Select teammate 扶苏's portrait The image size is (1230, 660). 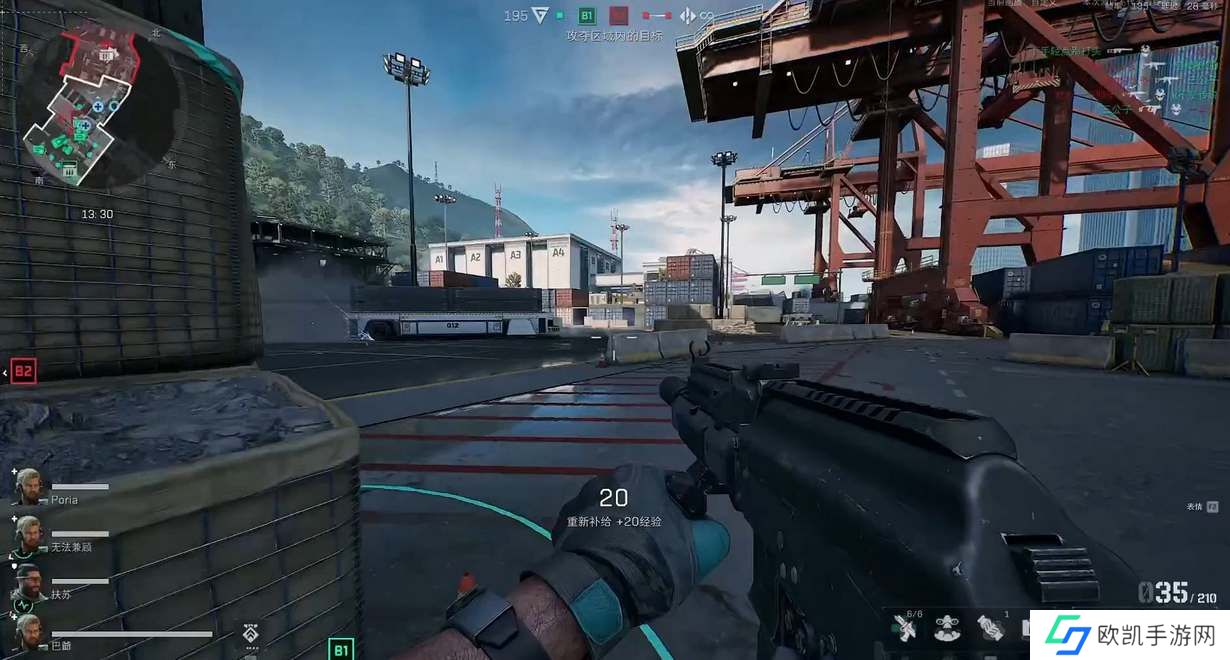pos(28,582)
